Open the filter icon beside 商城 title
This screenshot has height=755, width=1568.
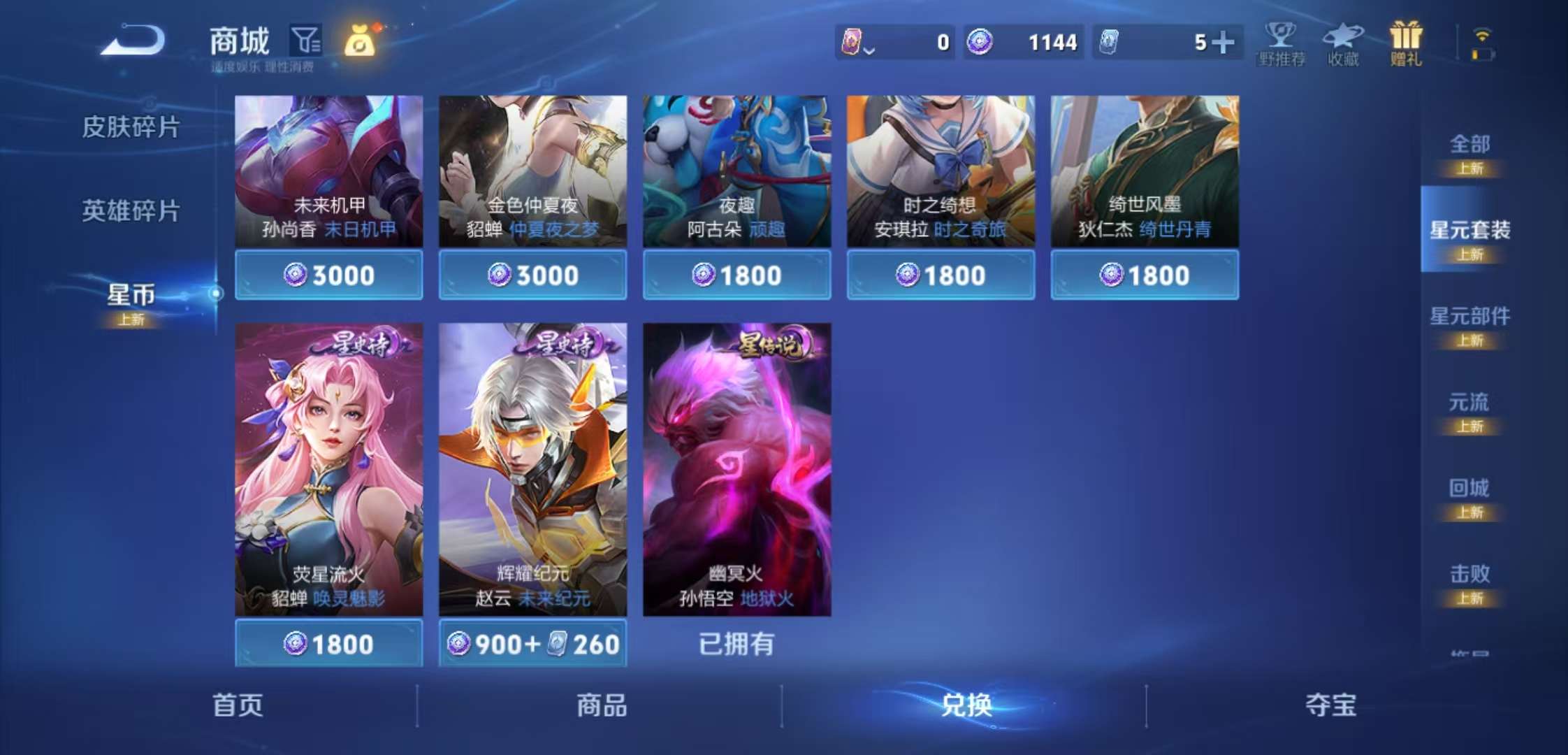(x=306, y=40)
